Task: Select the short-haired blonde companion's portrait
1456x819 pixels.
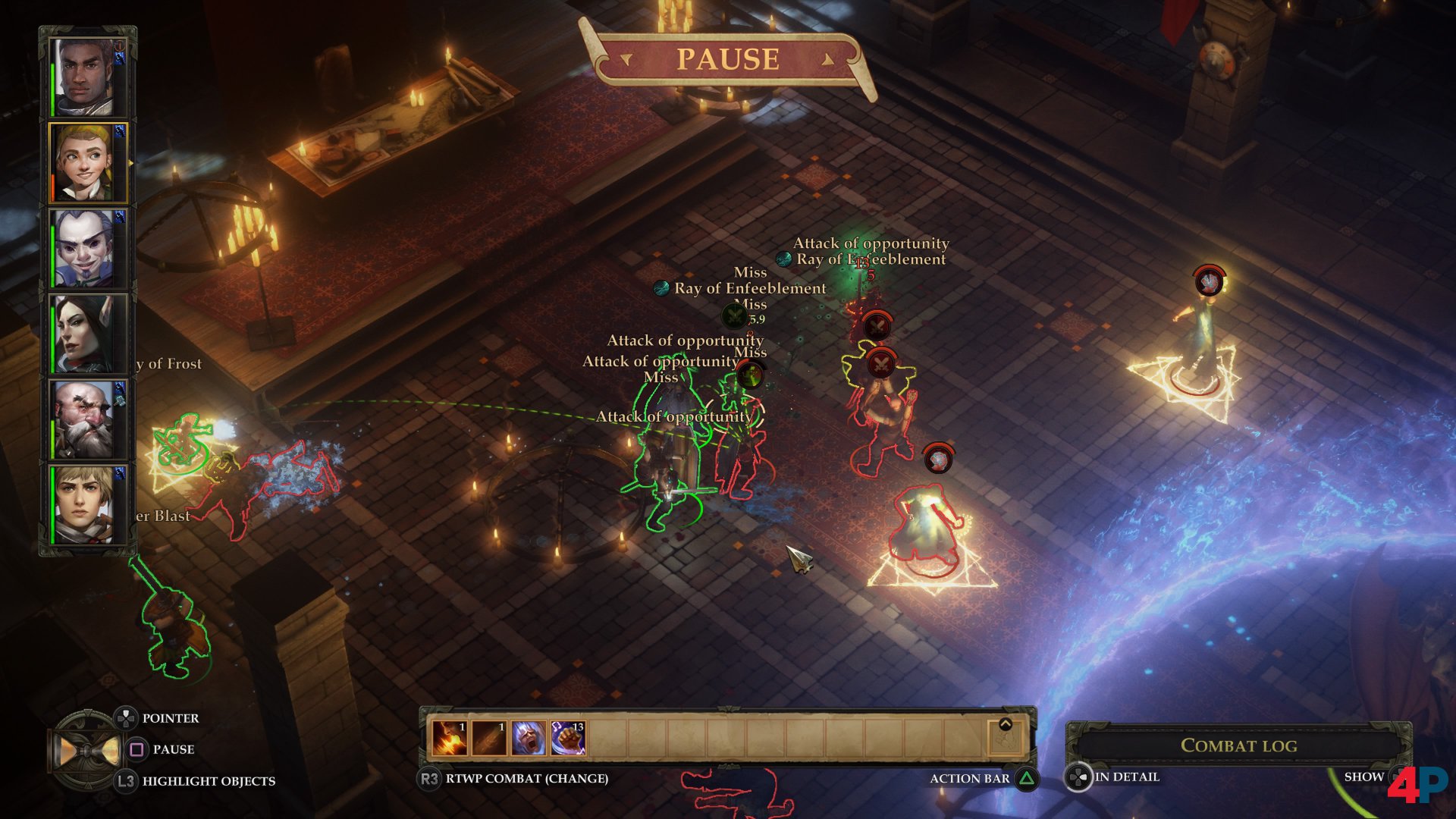Action: [85, 504]
